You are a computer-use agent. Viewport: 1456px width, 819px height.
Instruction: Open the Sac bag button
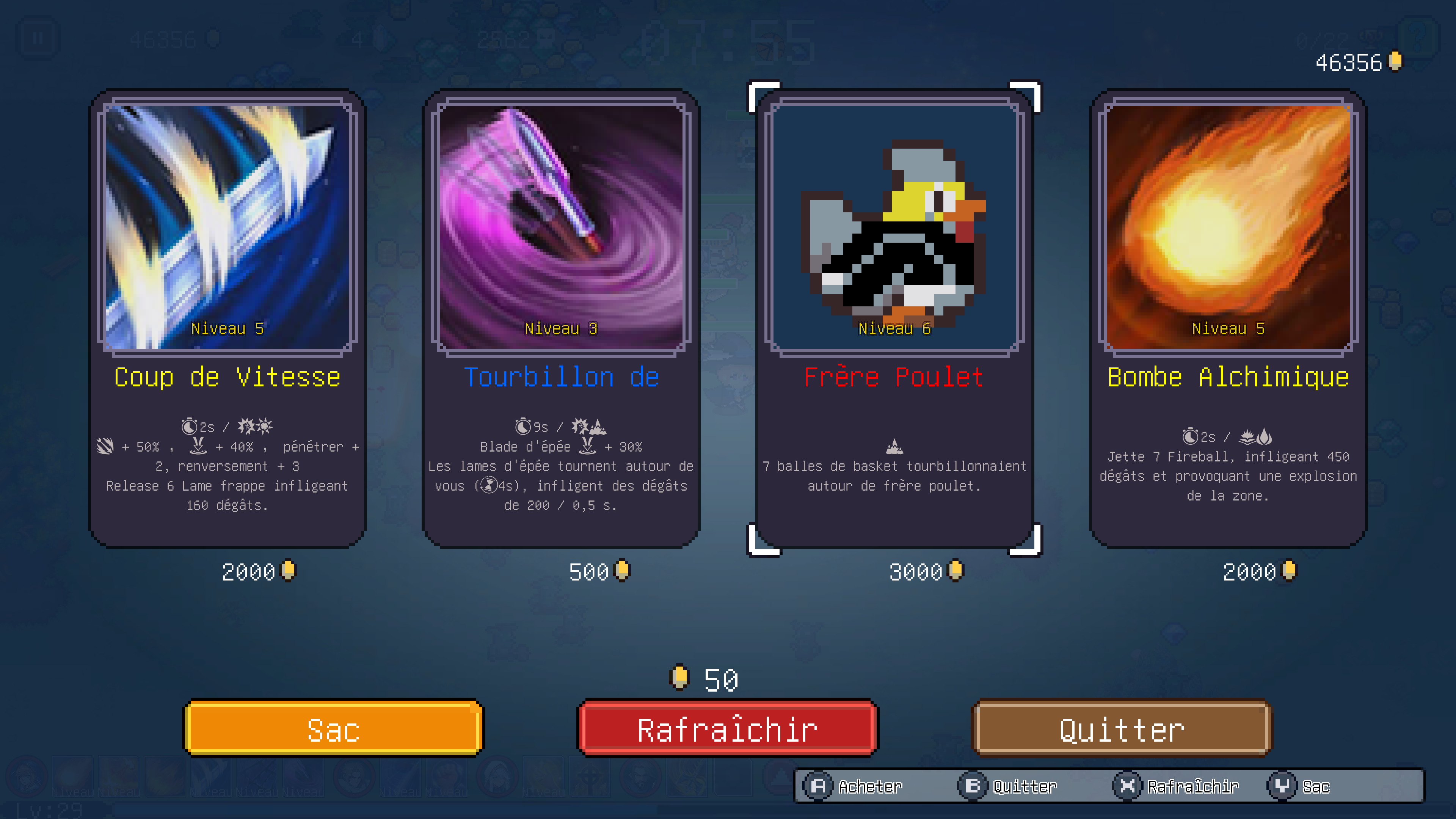click(334, 728)
